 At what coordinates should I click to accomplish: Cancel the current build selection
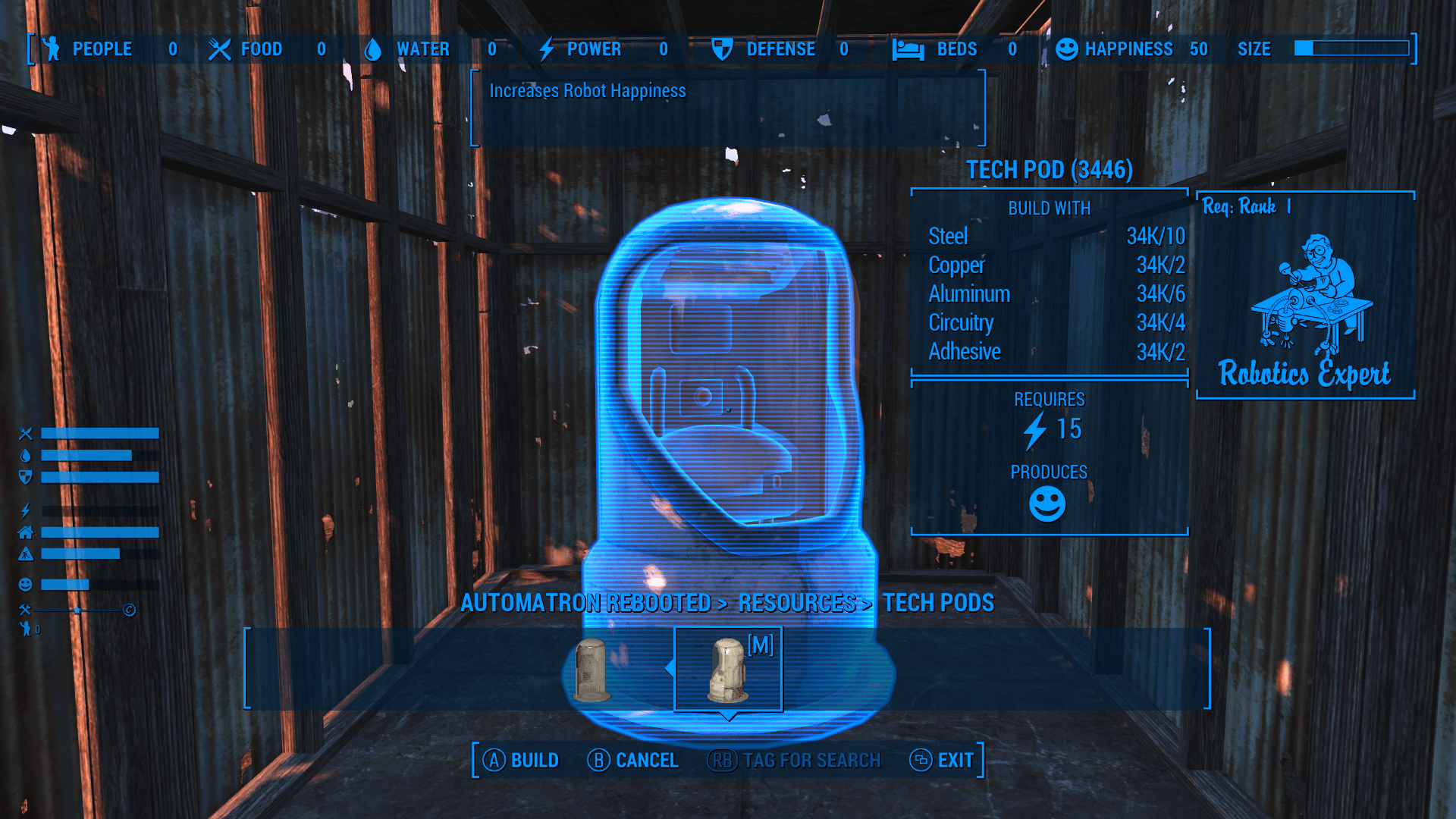pyautogui.click(x=632, y=760)
